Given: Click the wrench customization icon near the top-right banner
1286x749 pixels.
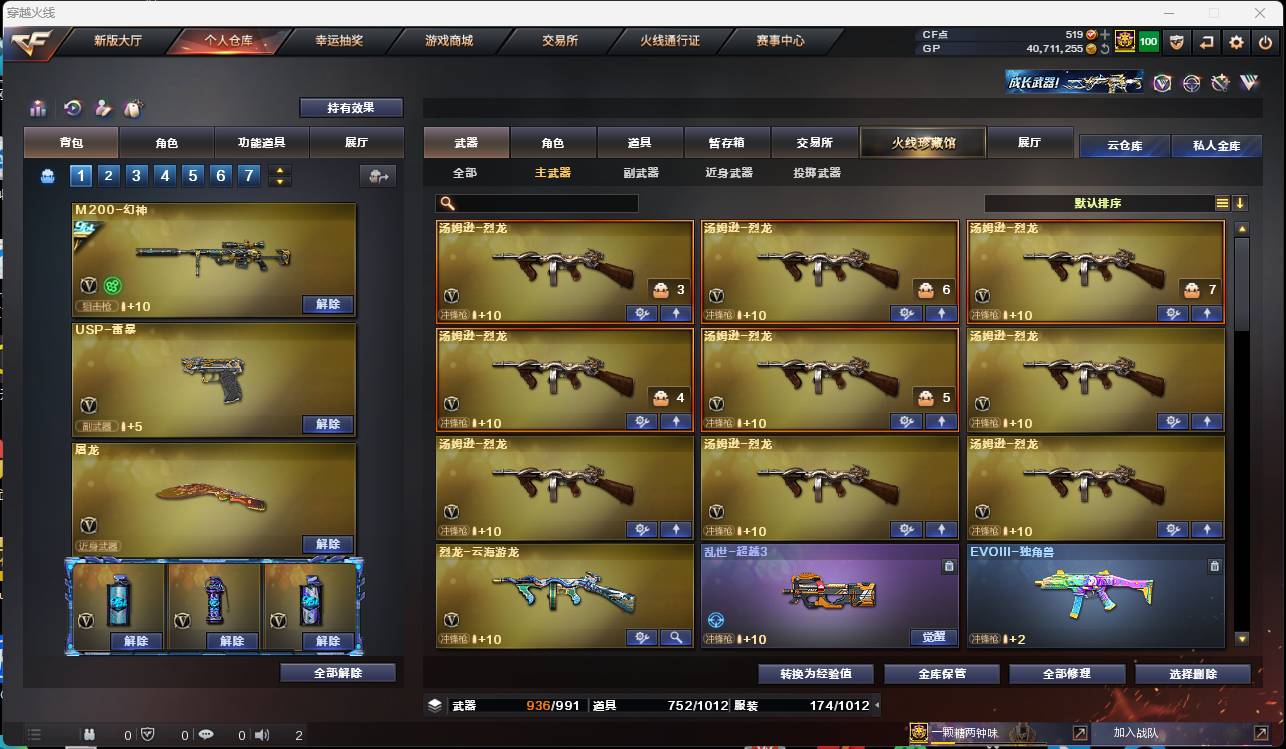Looking at the screenshot, I should [1219, 84].
